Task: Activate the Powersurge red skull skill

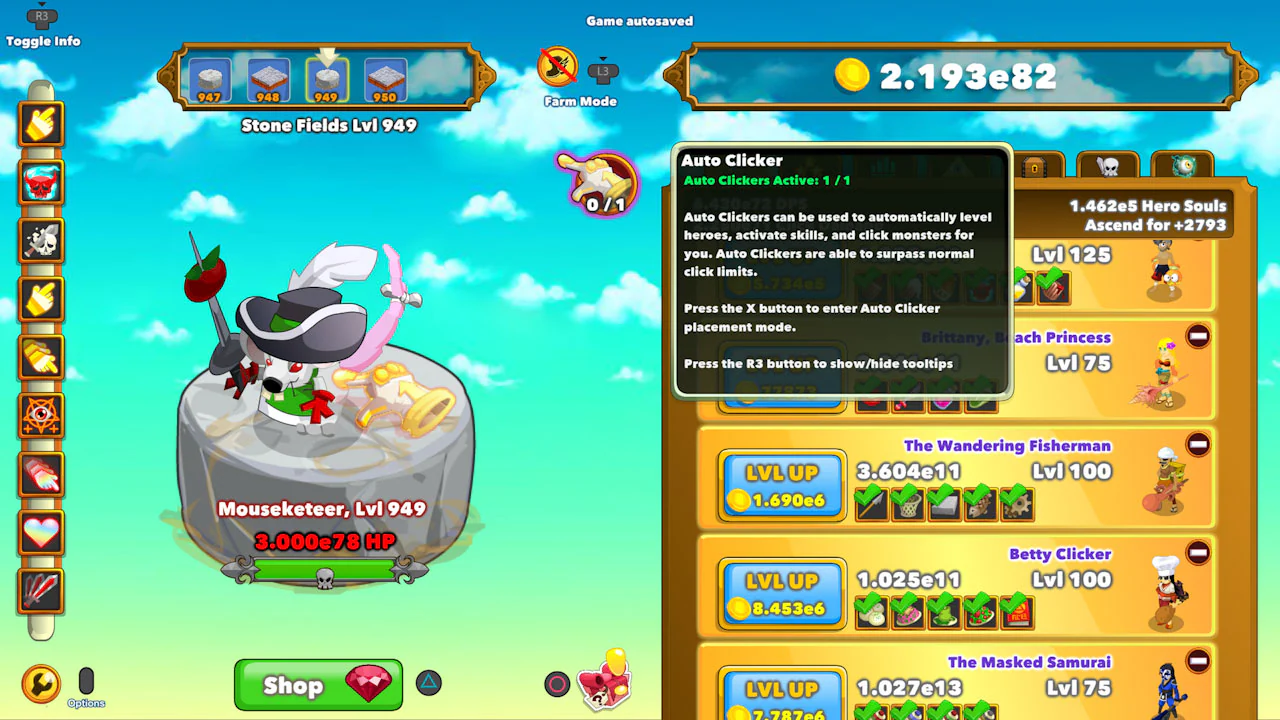Action: pyautogui.click(x=42, y=182)
